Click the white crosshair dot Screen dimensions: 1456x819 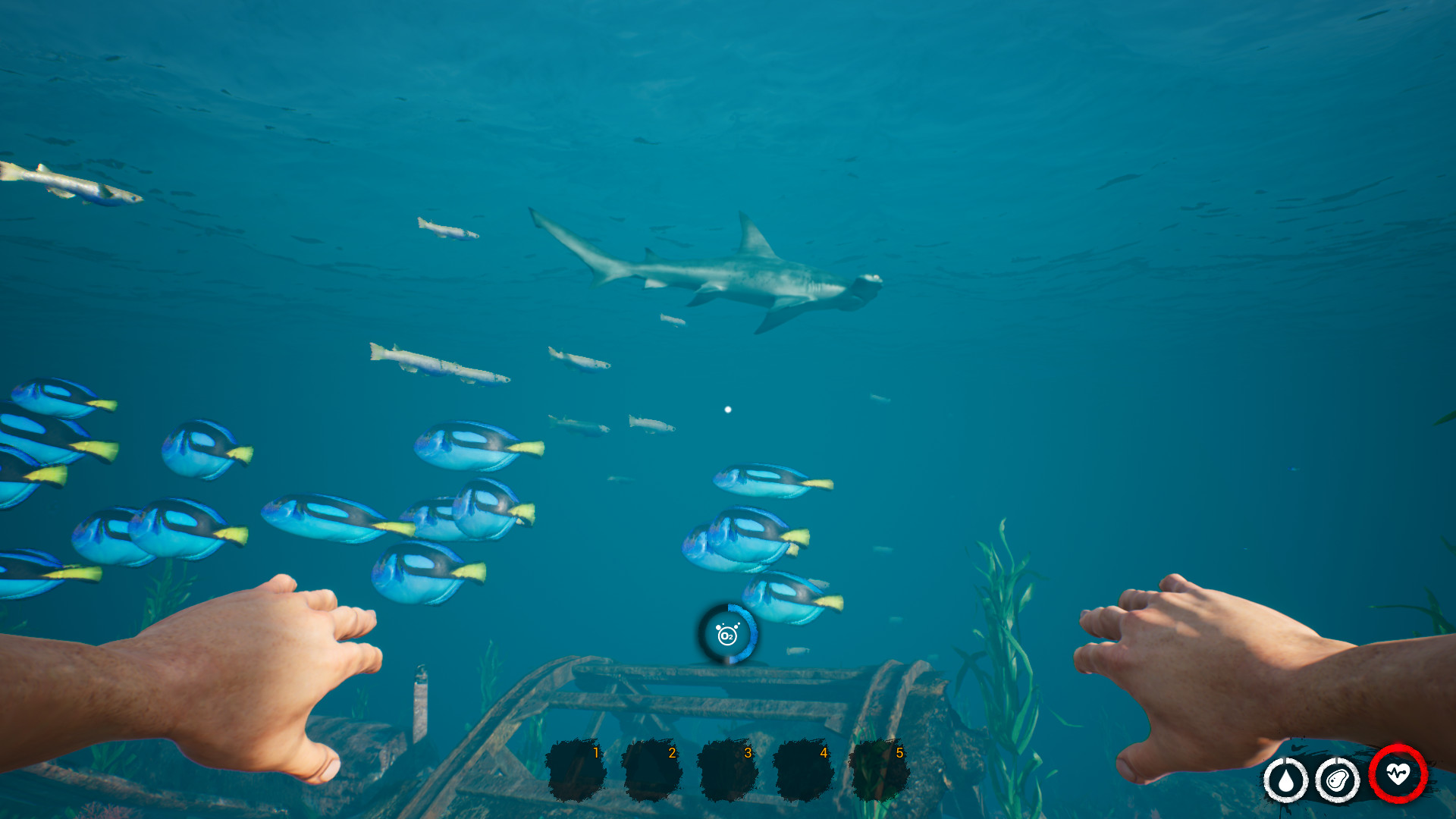tap(728, 409)
